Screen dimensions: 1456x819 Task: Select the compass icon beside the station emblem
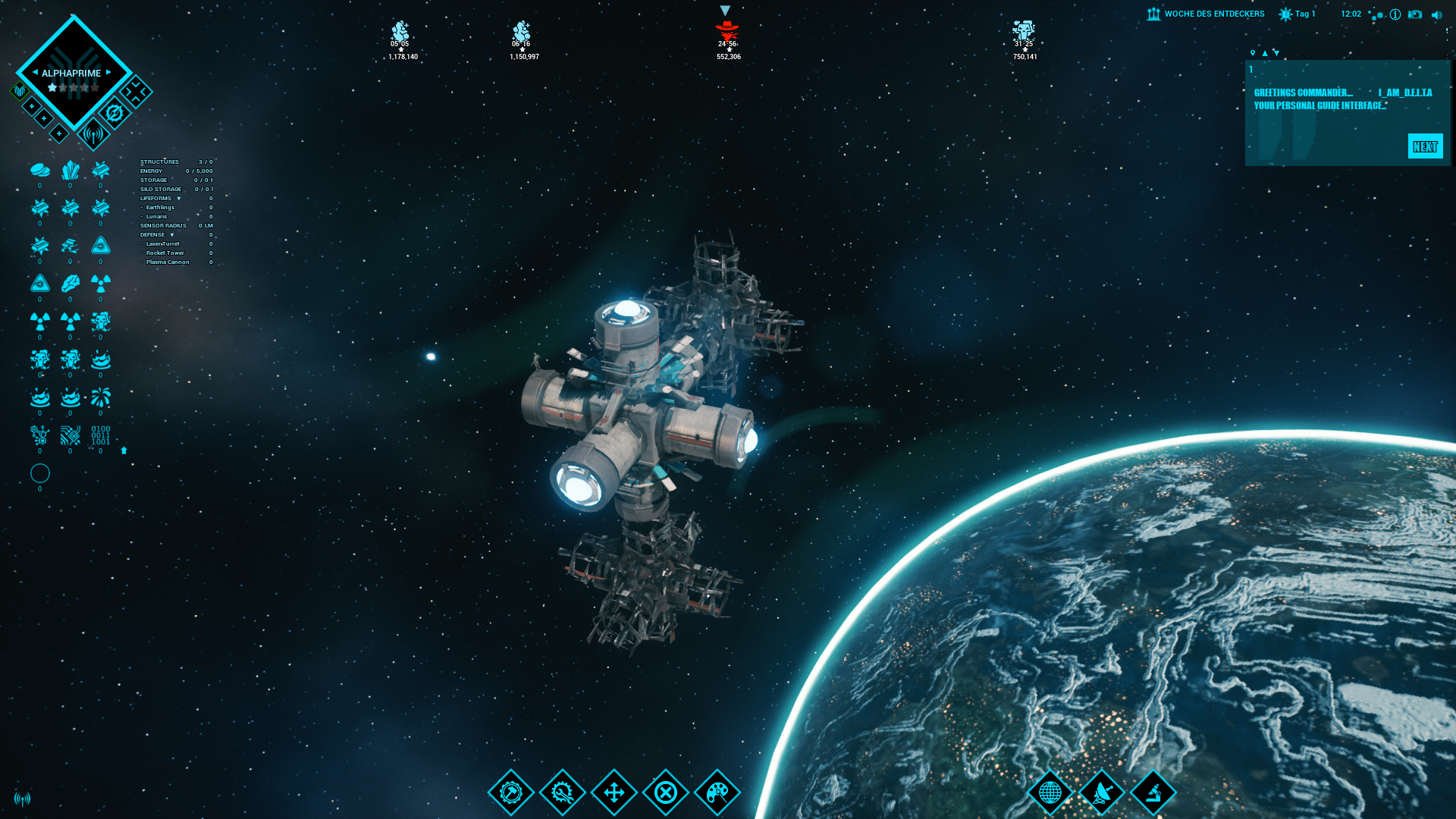[115, 114]
